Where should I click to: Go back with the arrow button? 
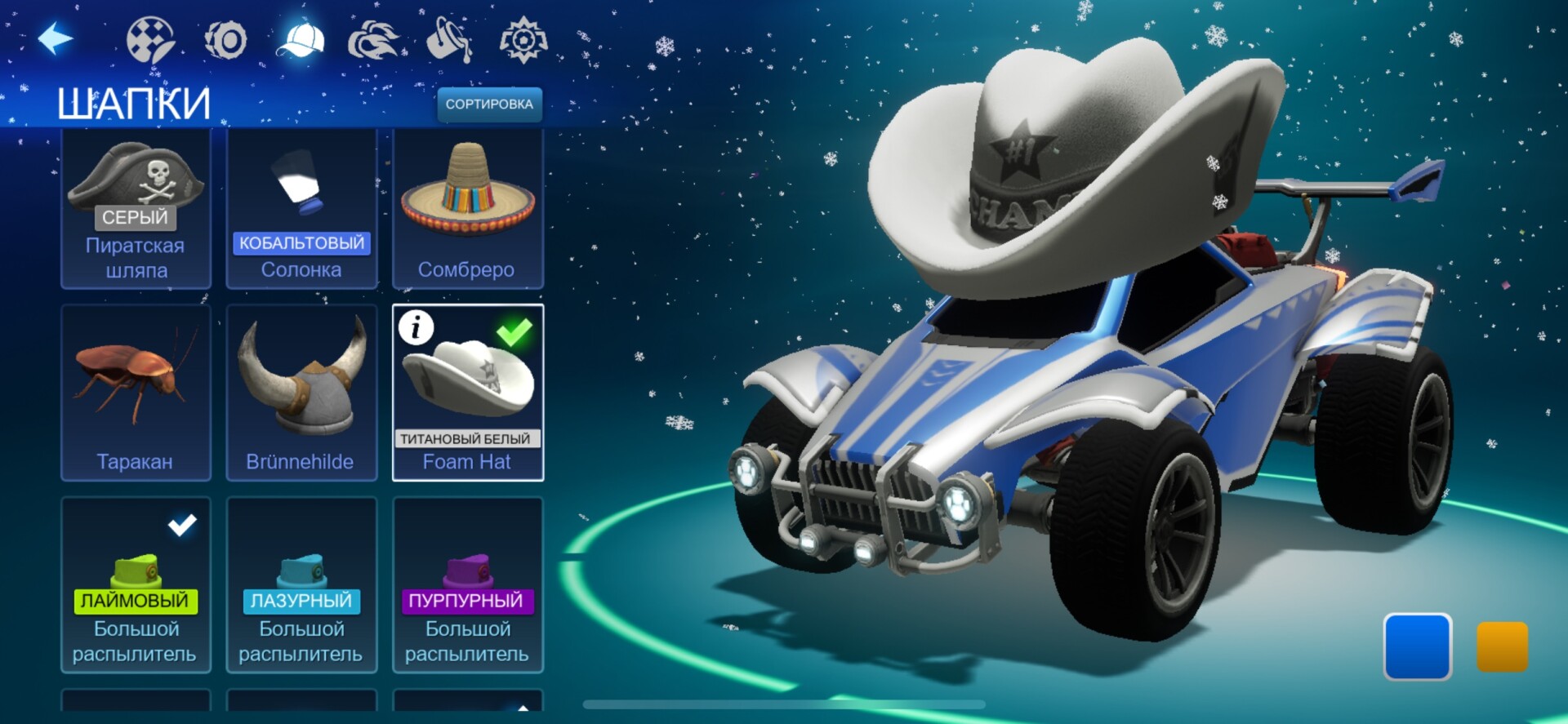(56, 39)
